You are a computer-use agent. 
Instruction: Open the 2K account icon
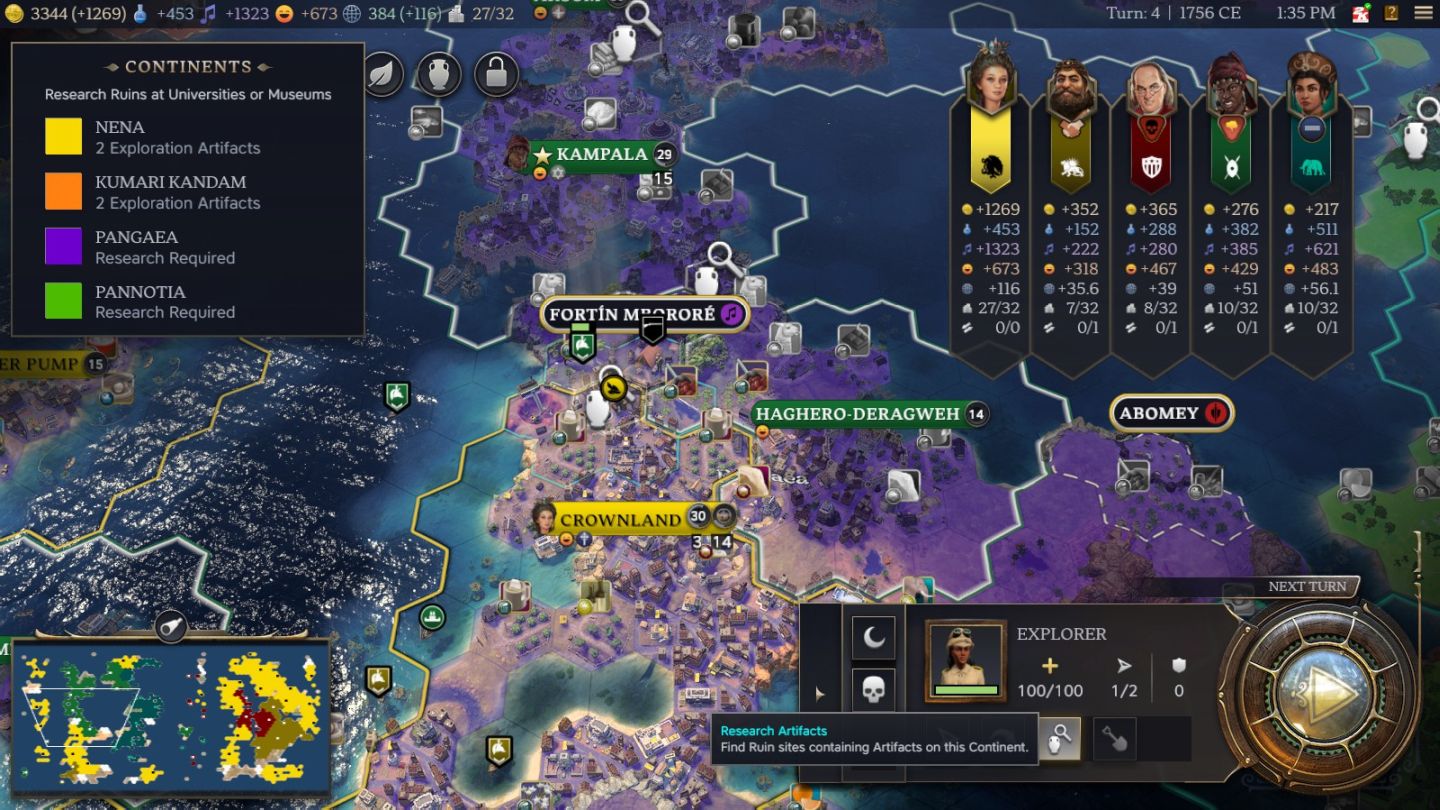tap(1361, 13)
